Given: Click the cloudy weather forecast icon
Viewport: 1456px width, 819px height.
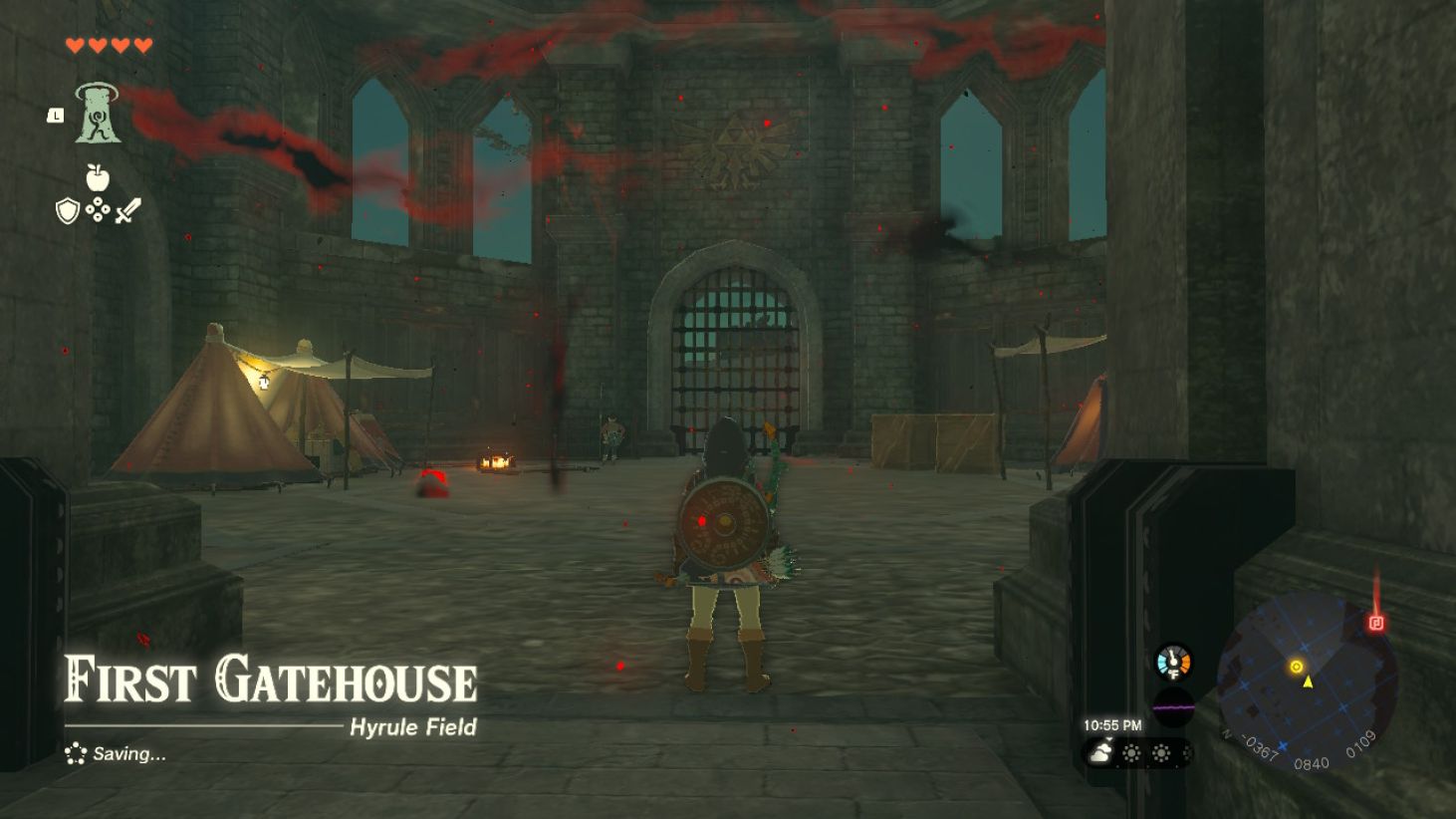Looking at the screenshot, I should tap(1099, 751).
